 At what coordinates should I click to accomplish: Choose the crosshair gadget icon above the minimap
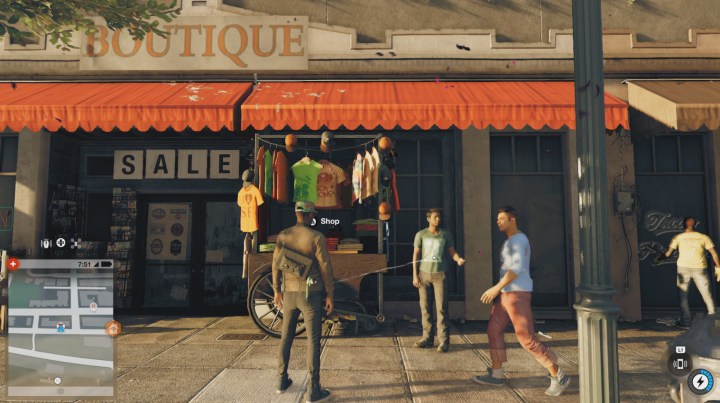point(61,243)
